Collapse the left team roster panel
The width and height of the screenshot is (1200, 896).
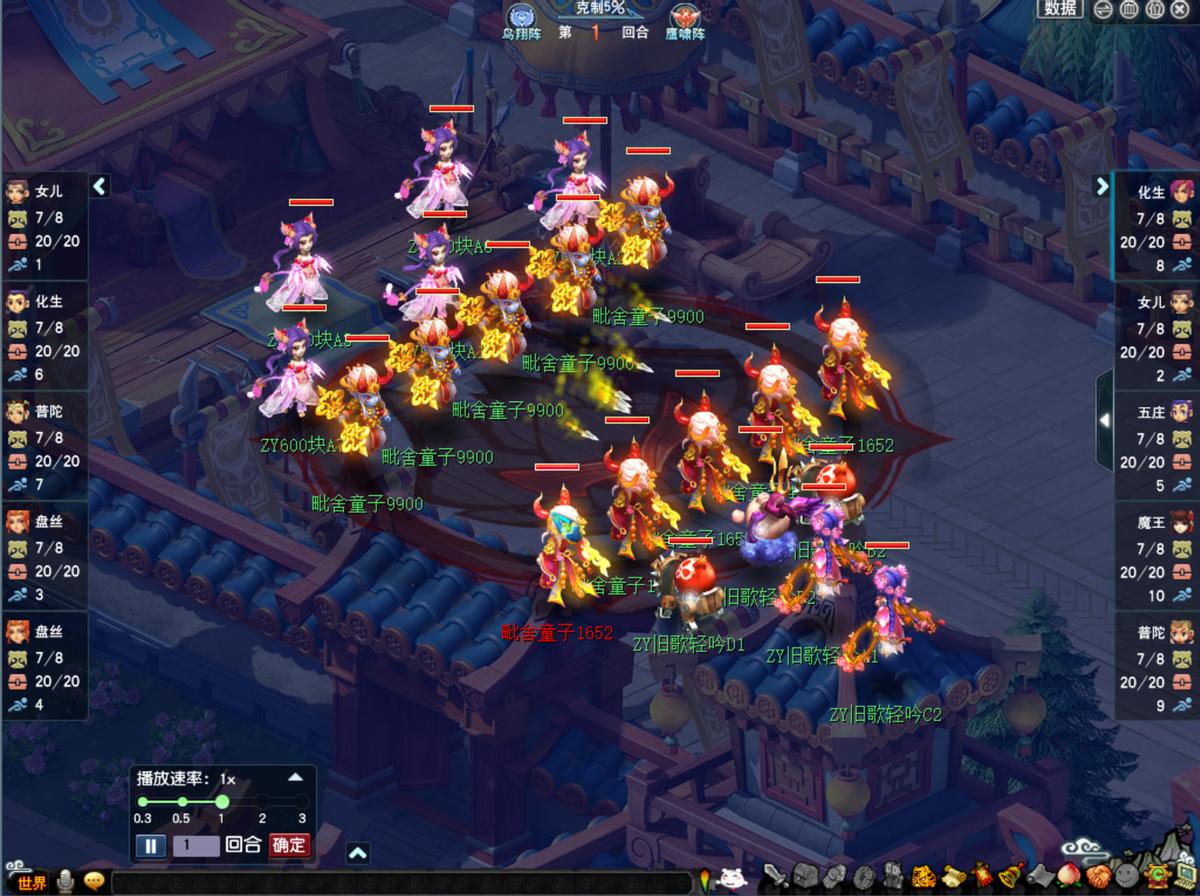[x=99, y=186]
